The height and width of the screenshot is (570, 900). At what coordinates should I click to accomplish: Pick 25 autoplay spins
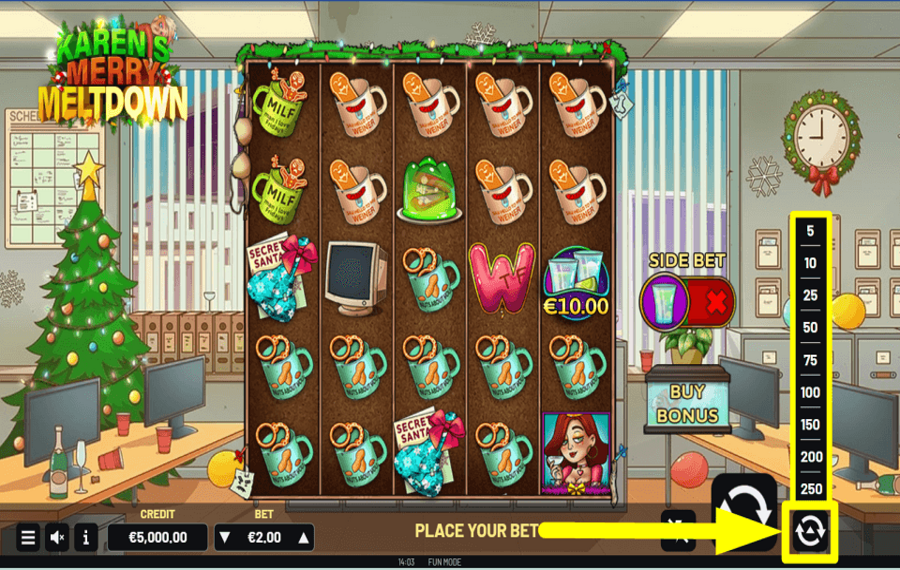pyautogui.click(x=809, y=296)
